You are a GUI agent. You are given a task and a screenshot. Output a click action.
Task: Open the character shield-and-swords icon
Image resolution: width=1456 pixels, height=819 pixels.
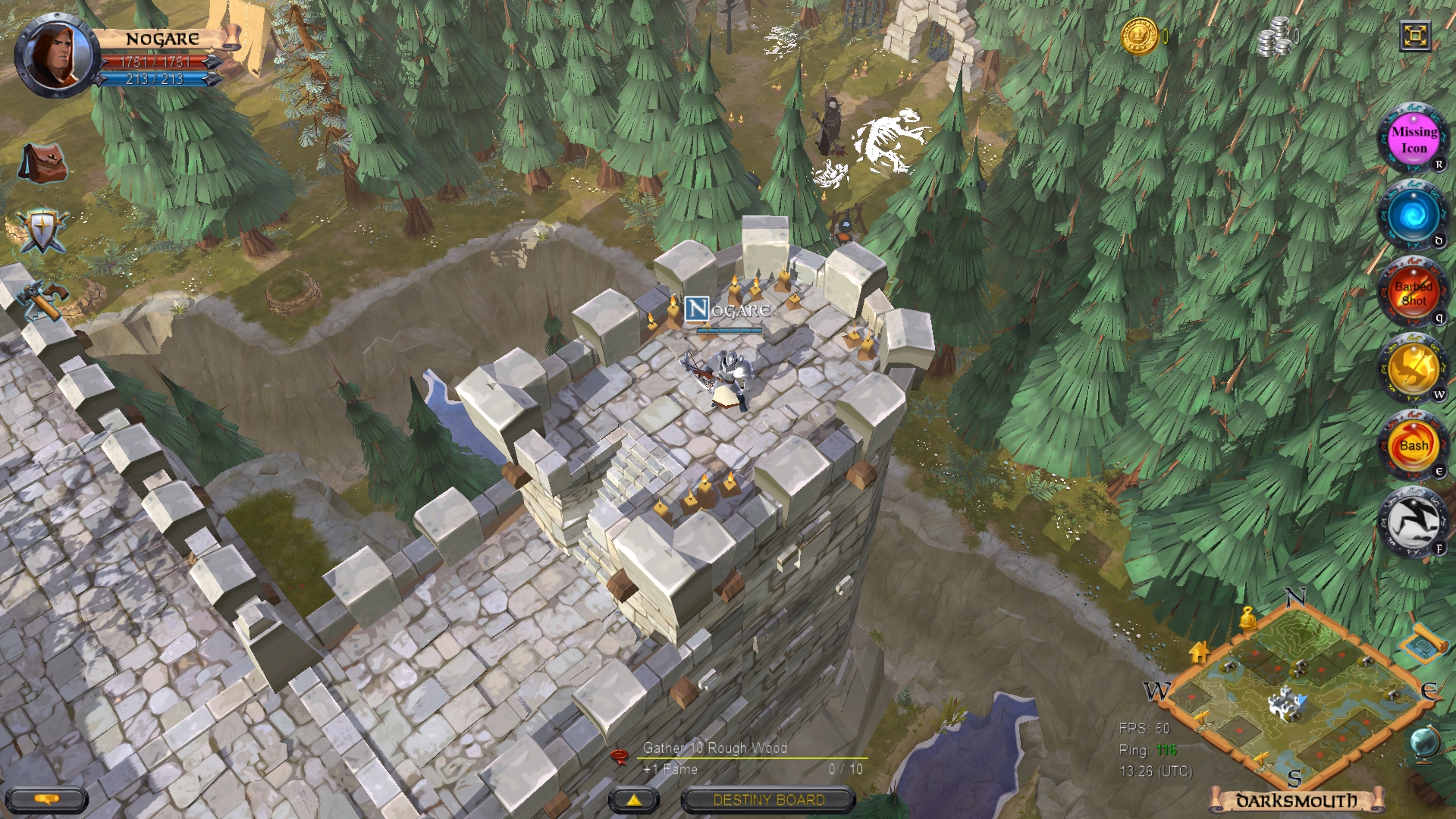click(42, 229)
